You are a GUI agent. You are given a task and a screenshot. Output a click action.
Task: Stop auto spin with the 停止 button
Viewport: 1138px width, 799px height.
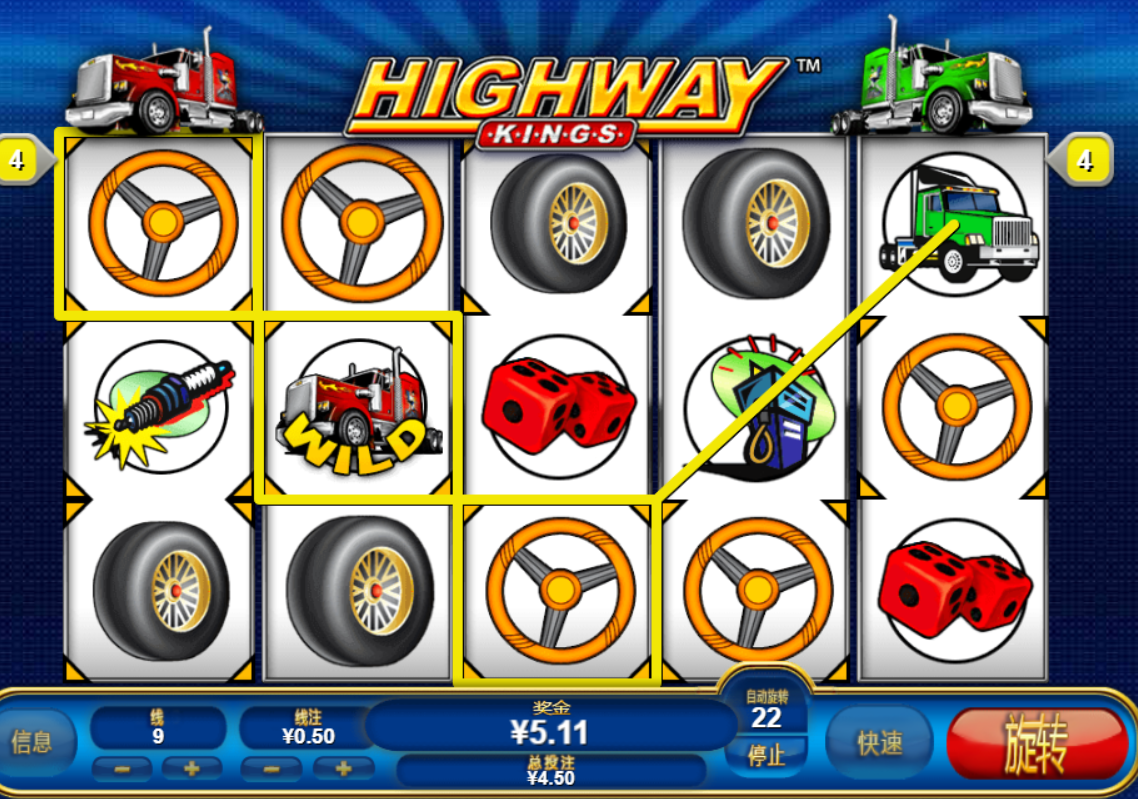(x=766, y=753)
